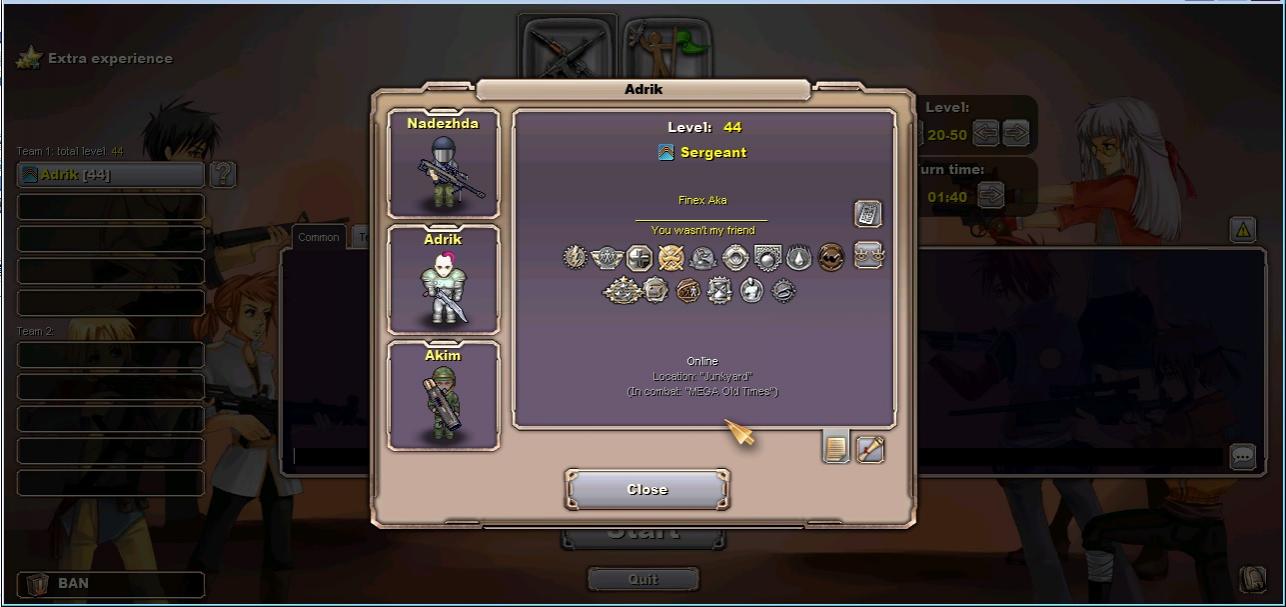Select the hourglass medal
This screenshot has height=607, width=1286.
pos(719,290)
